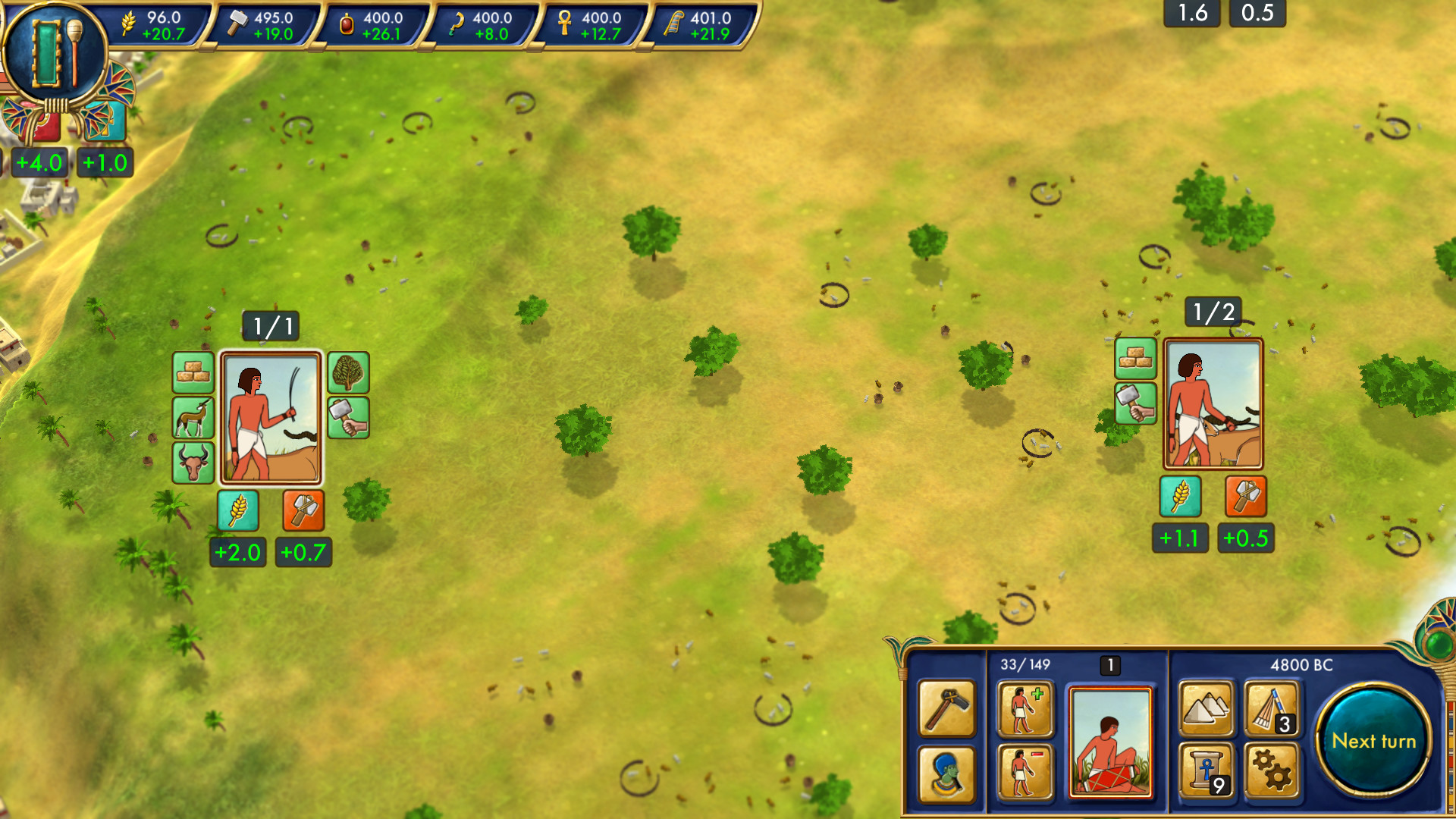Click the orange axe button showing +0.7
The height and width of the screenshot is (819, 1456).
(x=303, y=510)
